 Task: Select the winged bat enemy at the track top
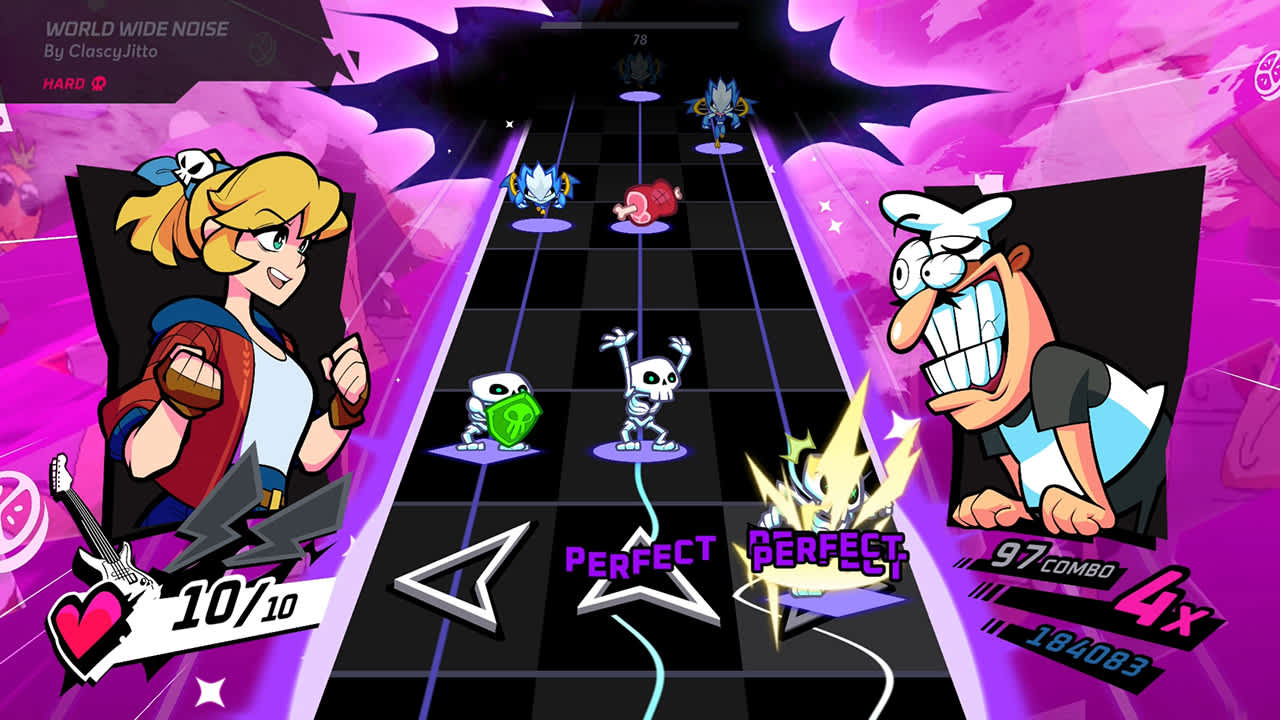[720, 110]
